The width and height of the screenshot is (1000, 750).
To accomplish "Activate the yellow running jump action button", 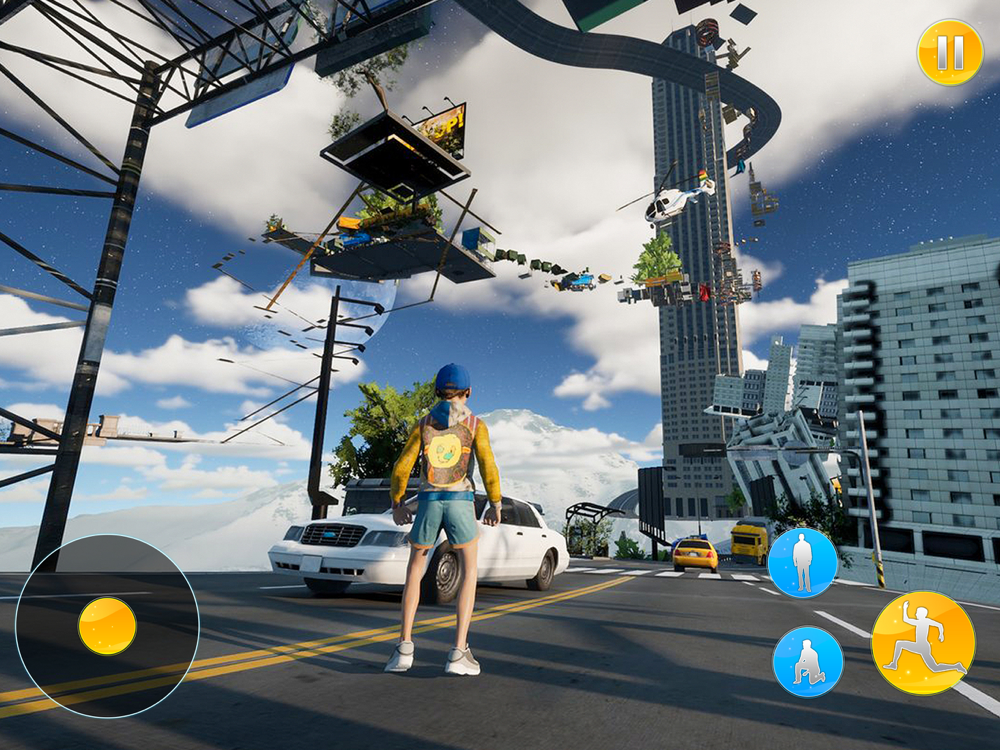I will [923, 643].
